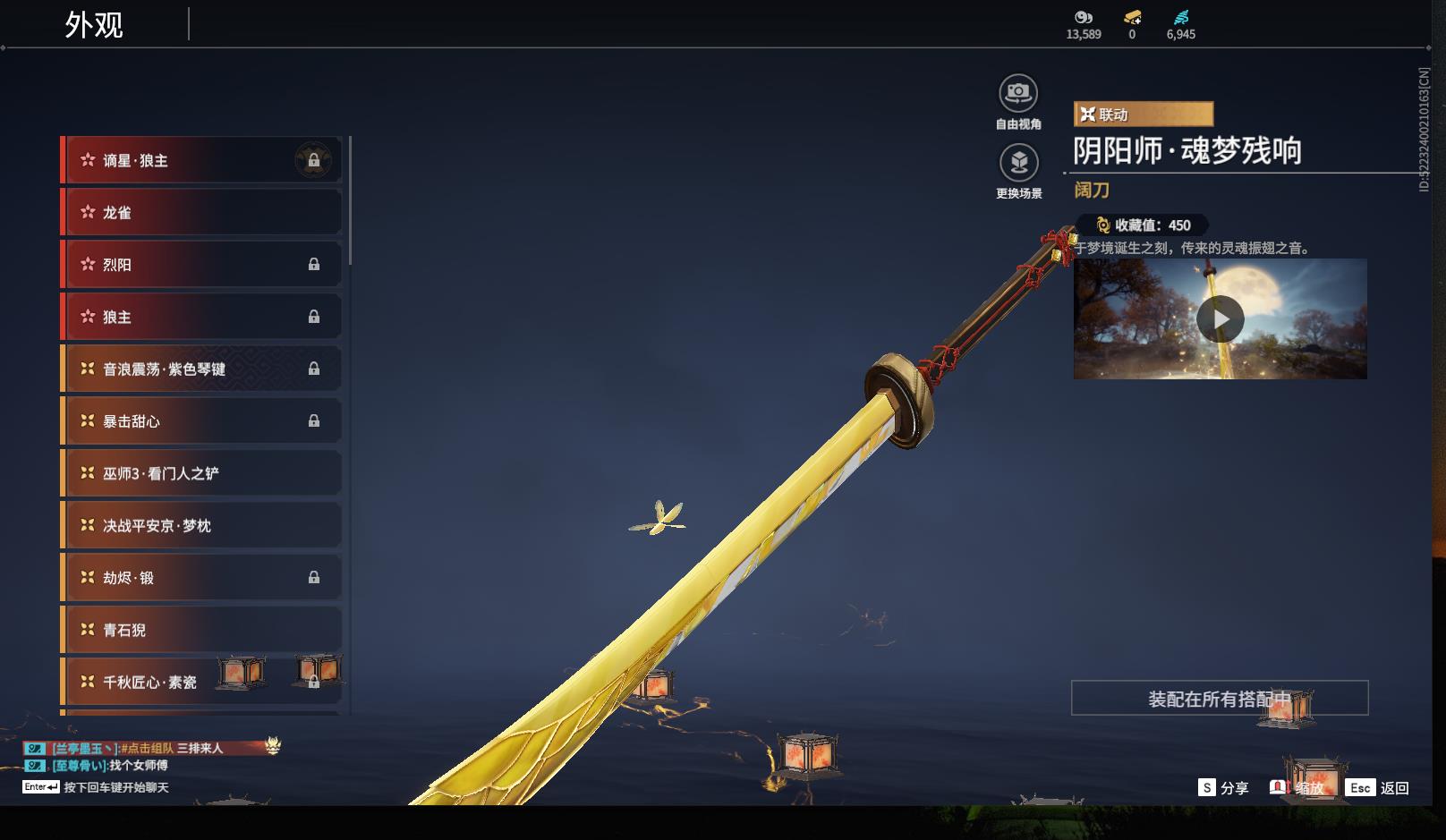Click the 装配在所有搭配中 equip button
The width and height of the screenshot is (1446, 840).
(1219, 699)
